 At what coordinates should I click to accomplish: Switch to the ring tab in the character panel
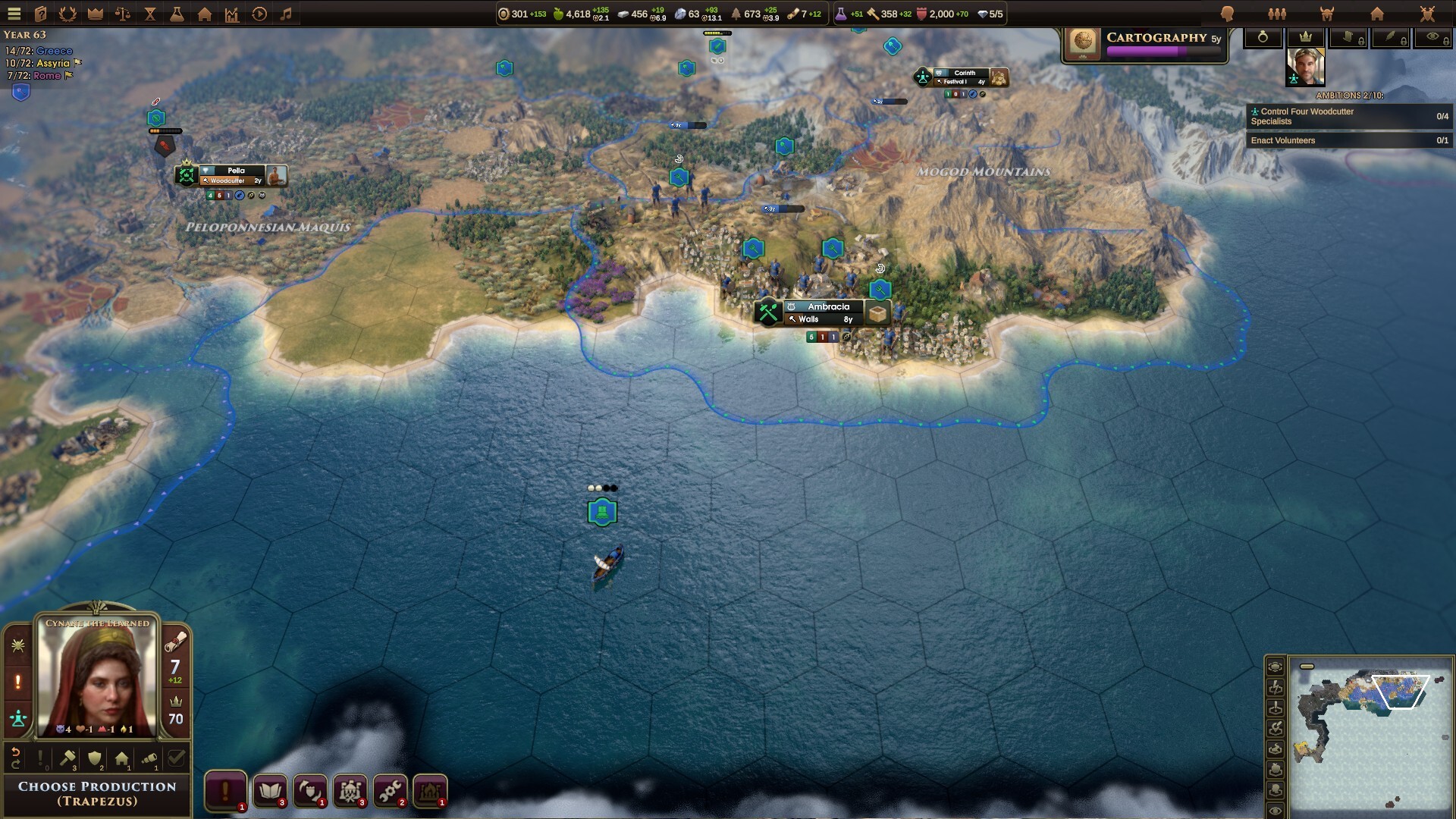[1263, 38]
